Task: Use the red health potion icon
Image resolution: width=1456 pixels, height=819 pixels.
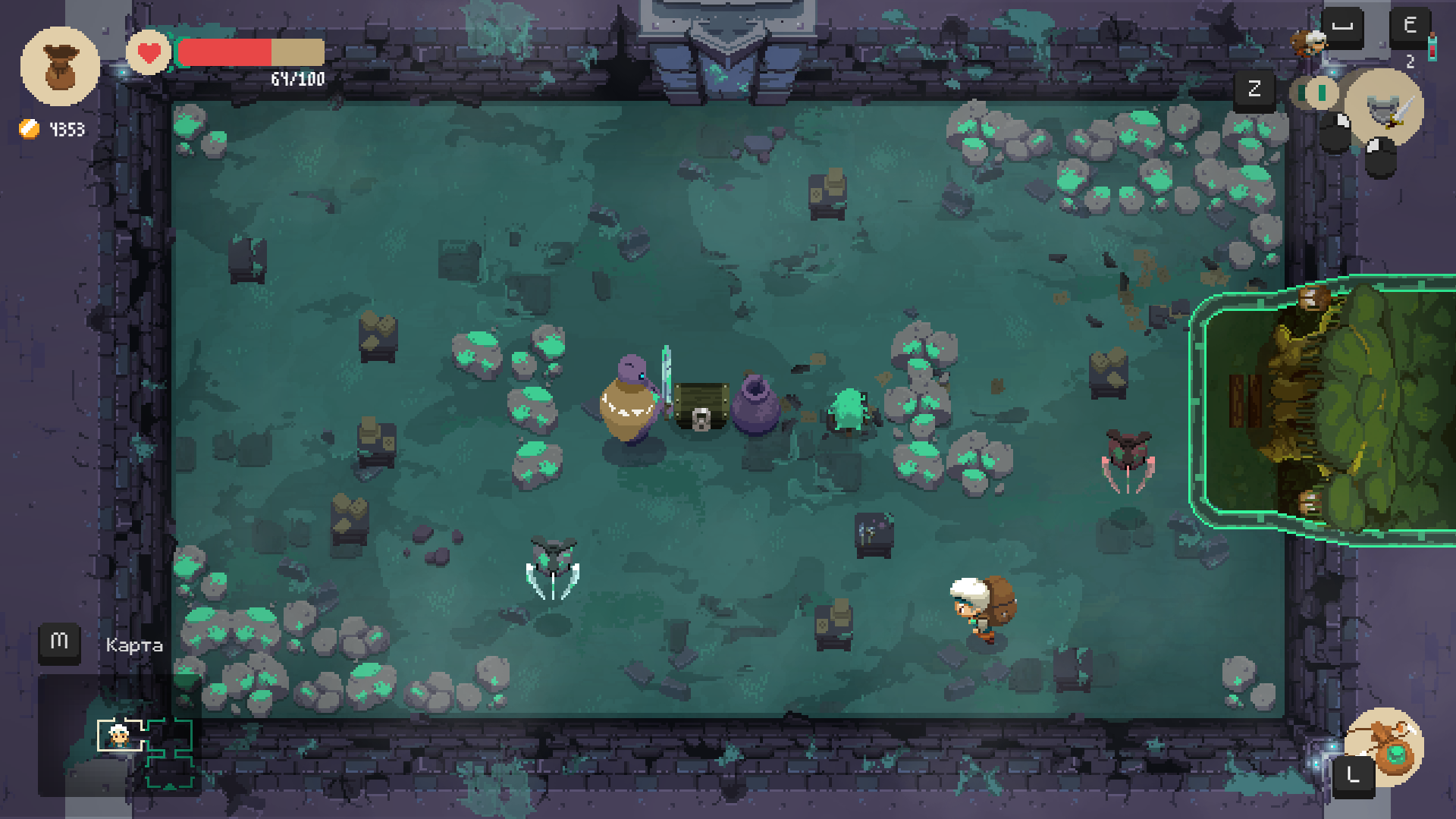Action: tap(1432, 47)
